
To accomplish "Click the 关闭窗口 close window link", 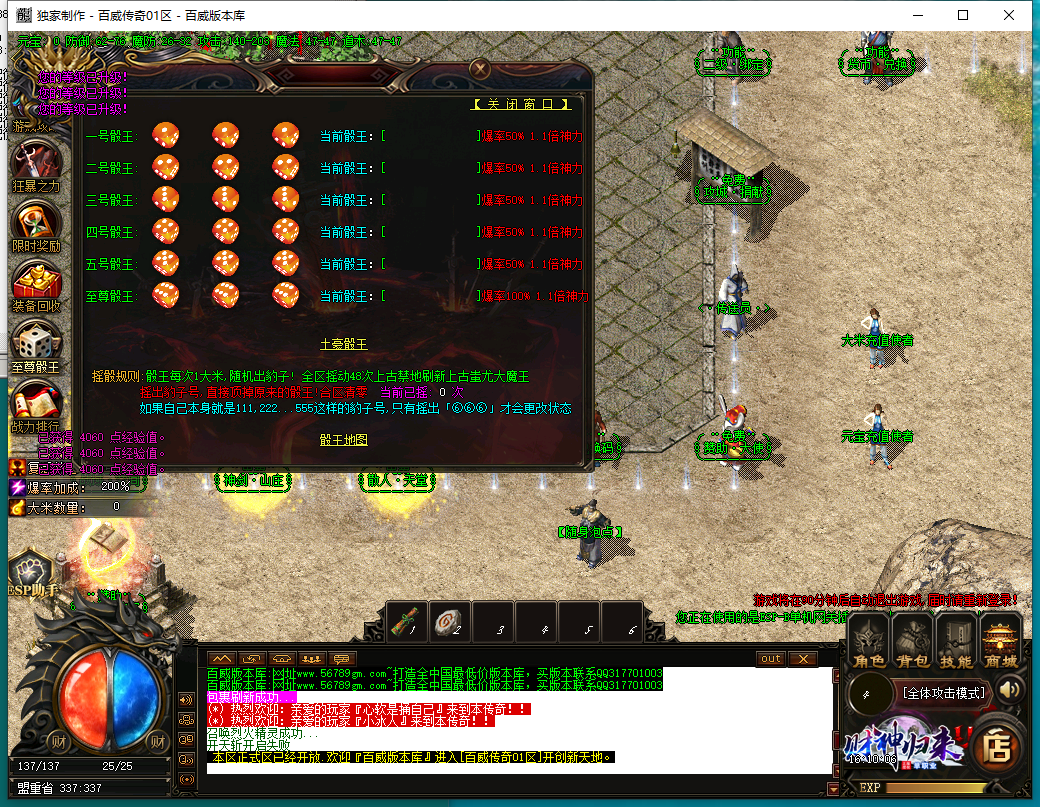I will coord(522,104).
